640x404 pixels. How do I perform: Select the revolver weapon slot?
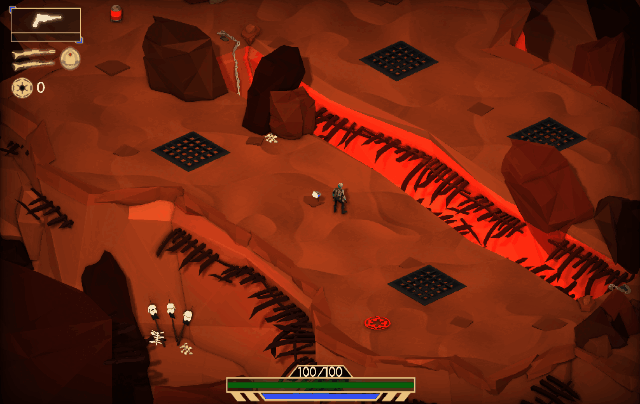point(46,22)
